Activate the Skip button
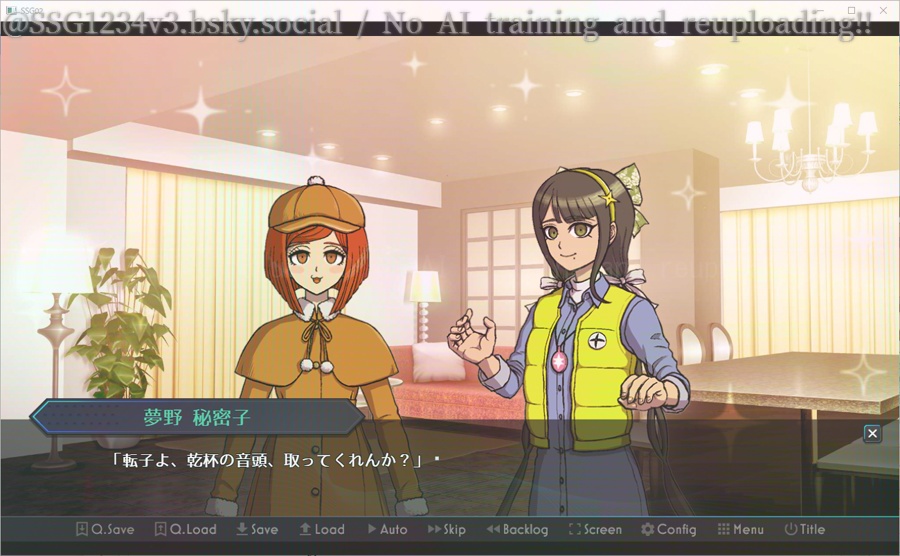This screenshot has width=900, height=556. pos(447,529)
